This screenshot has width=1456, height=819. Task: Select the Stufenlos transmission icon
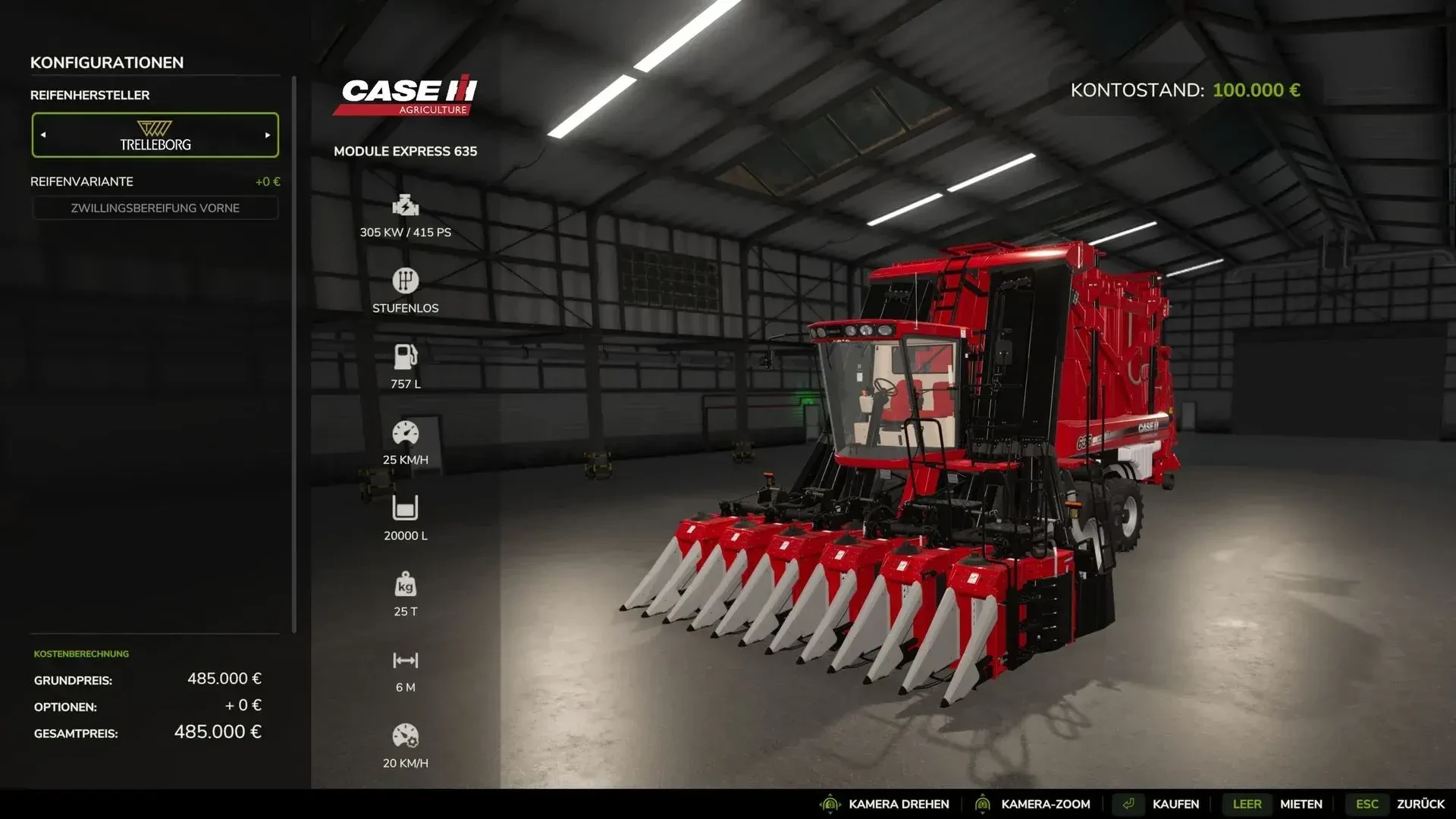[x=406, y=282]
